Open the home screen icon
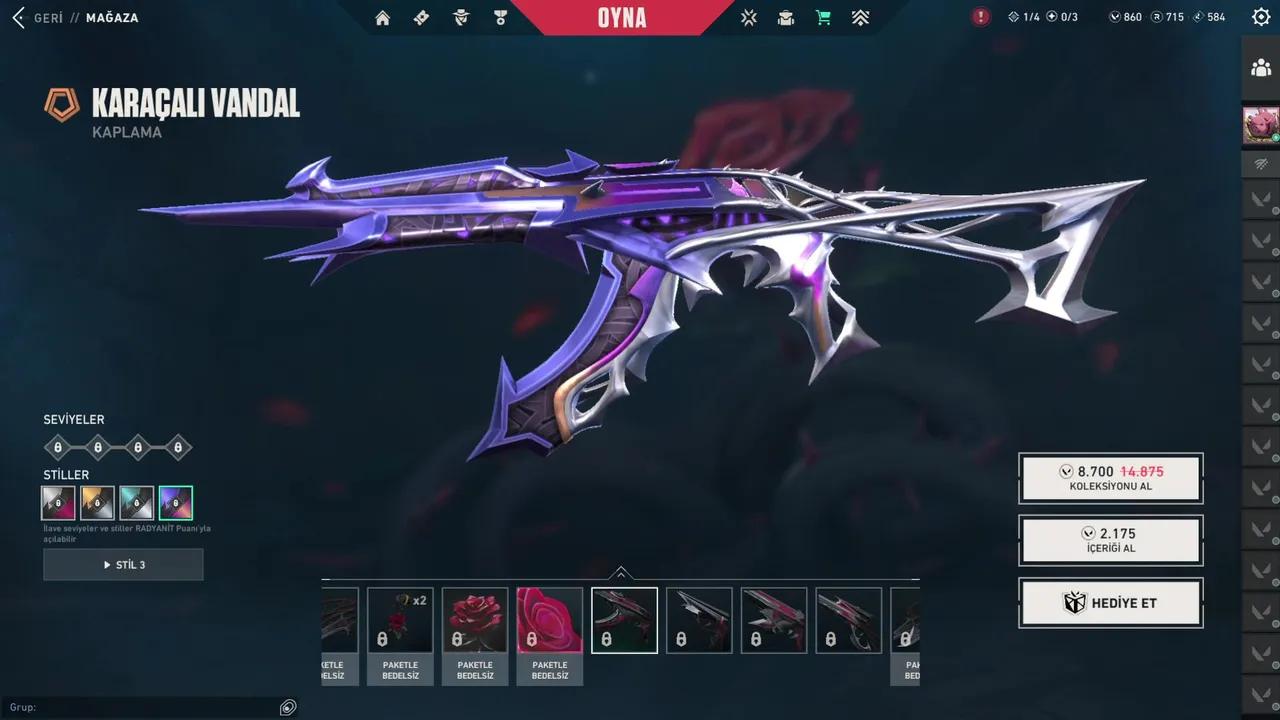This screenshot has width=1280, height=720. click(x=382, y=17)
